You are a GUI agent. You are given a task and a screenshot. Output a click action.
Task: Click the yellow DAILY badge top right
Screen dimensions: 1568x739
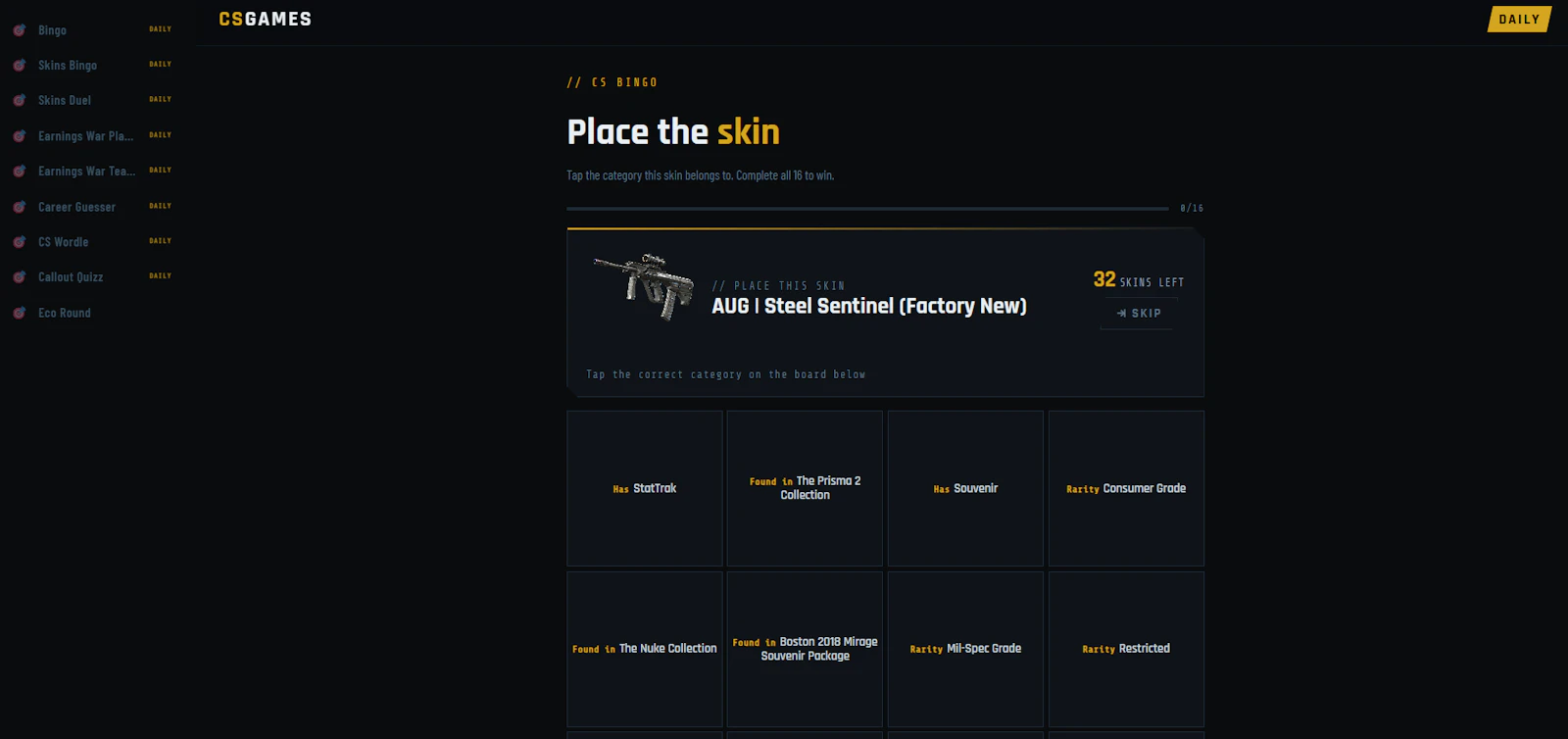point(1518,19)
